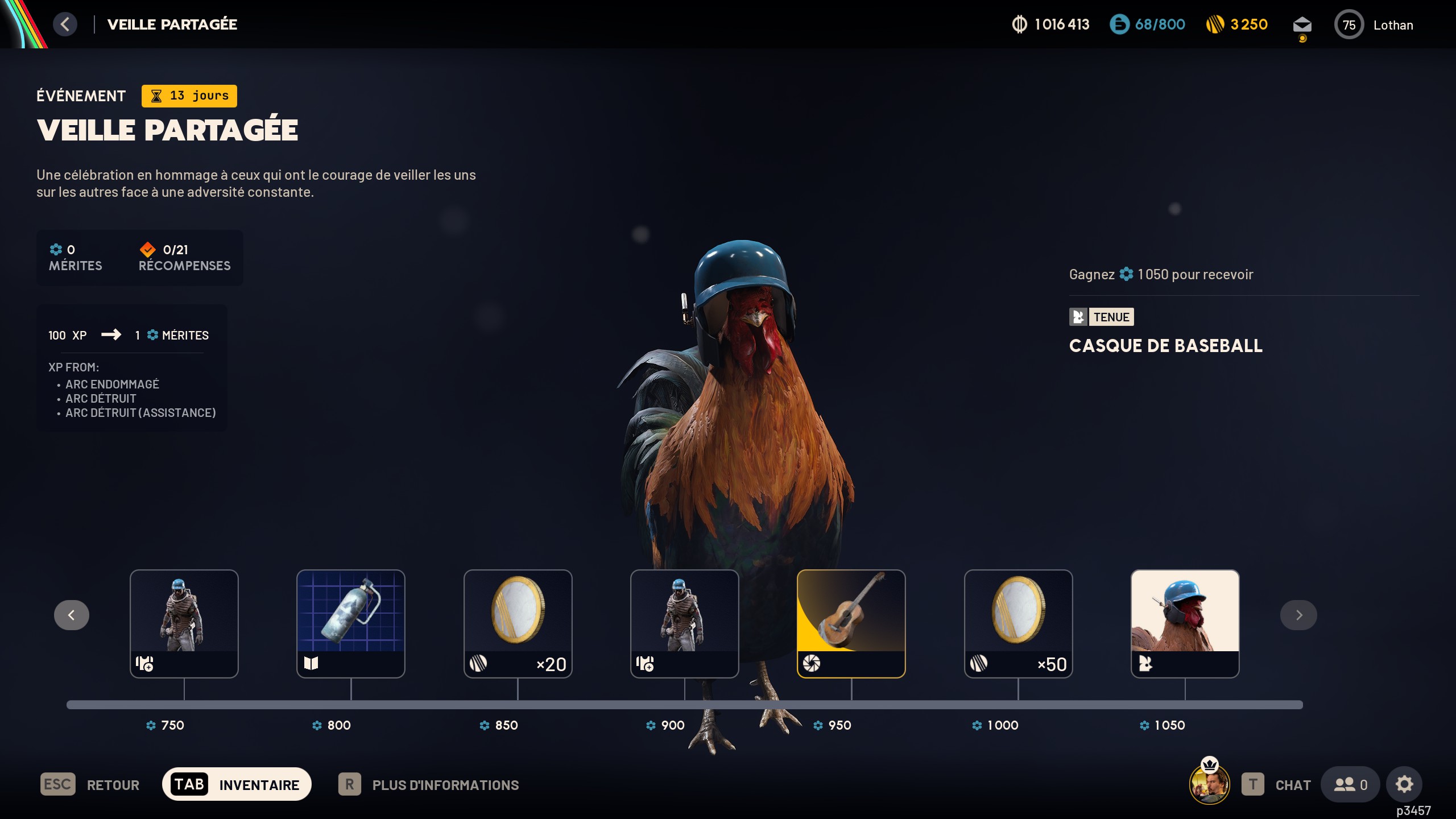The image size is (1456, 819).
Task: Open the 3250 gold currency shop
Action: click(1237, 24)
